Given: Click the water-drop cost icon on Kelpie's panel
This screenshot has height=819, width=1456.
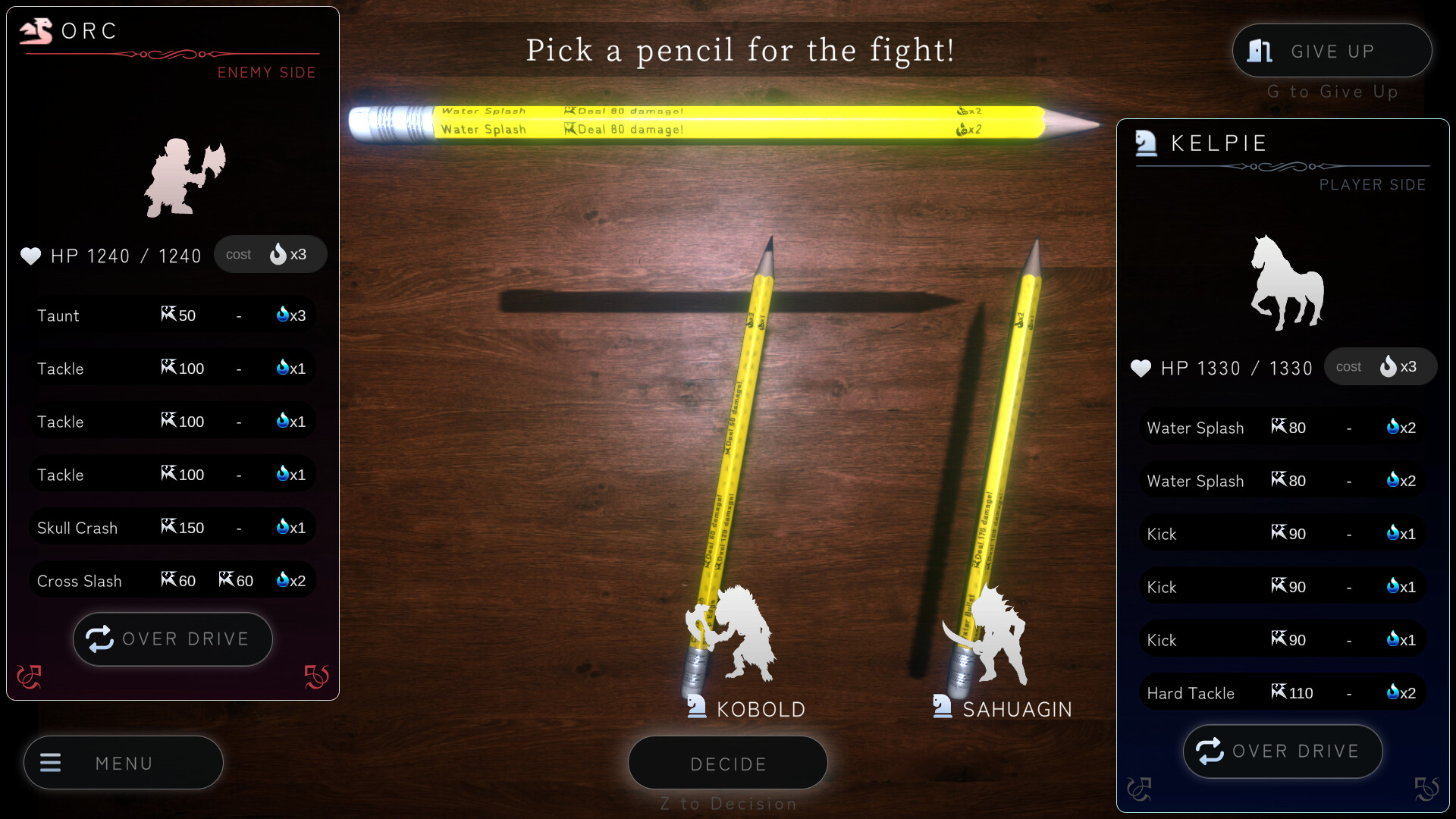Looking at the screenshot, I should tap(1389, 366).
